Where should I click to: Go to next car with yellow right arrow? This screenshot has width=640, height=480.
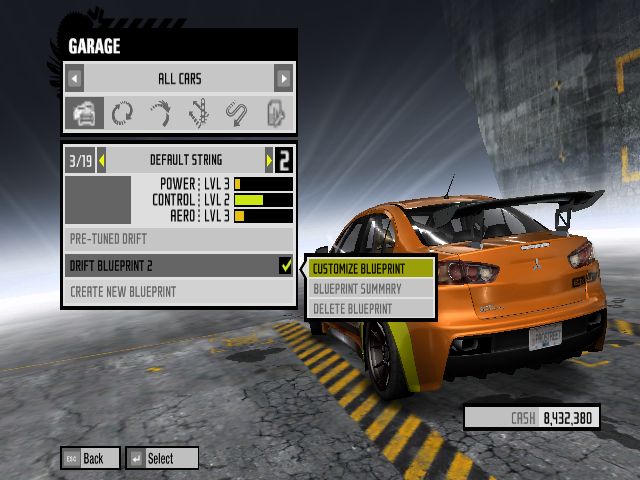268,160
